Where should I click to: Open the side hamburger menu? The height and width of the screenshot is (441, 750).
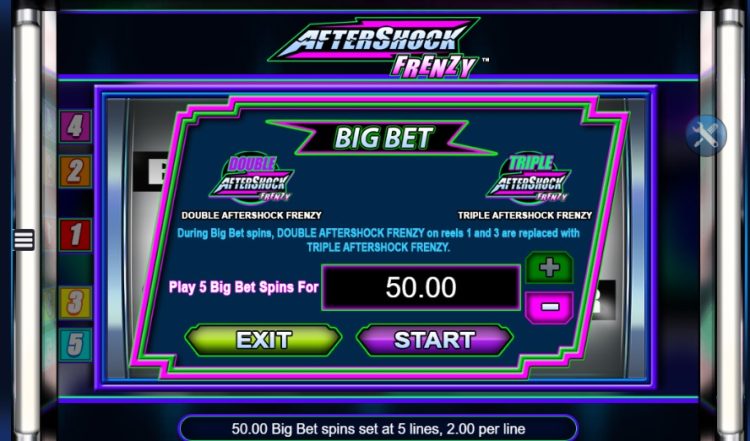coord(23,240)
